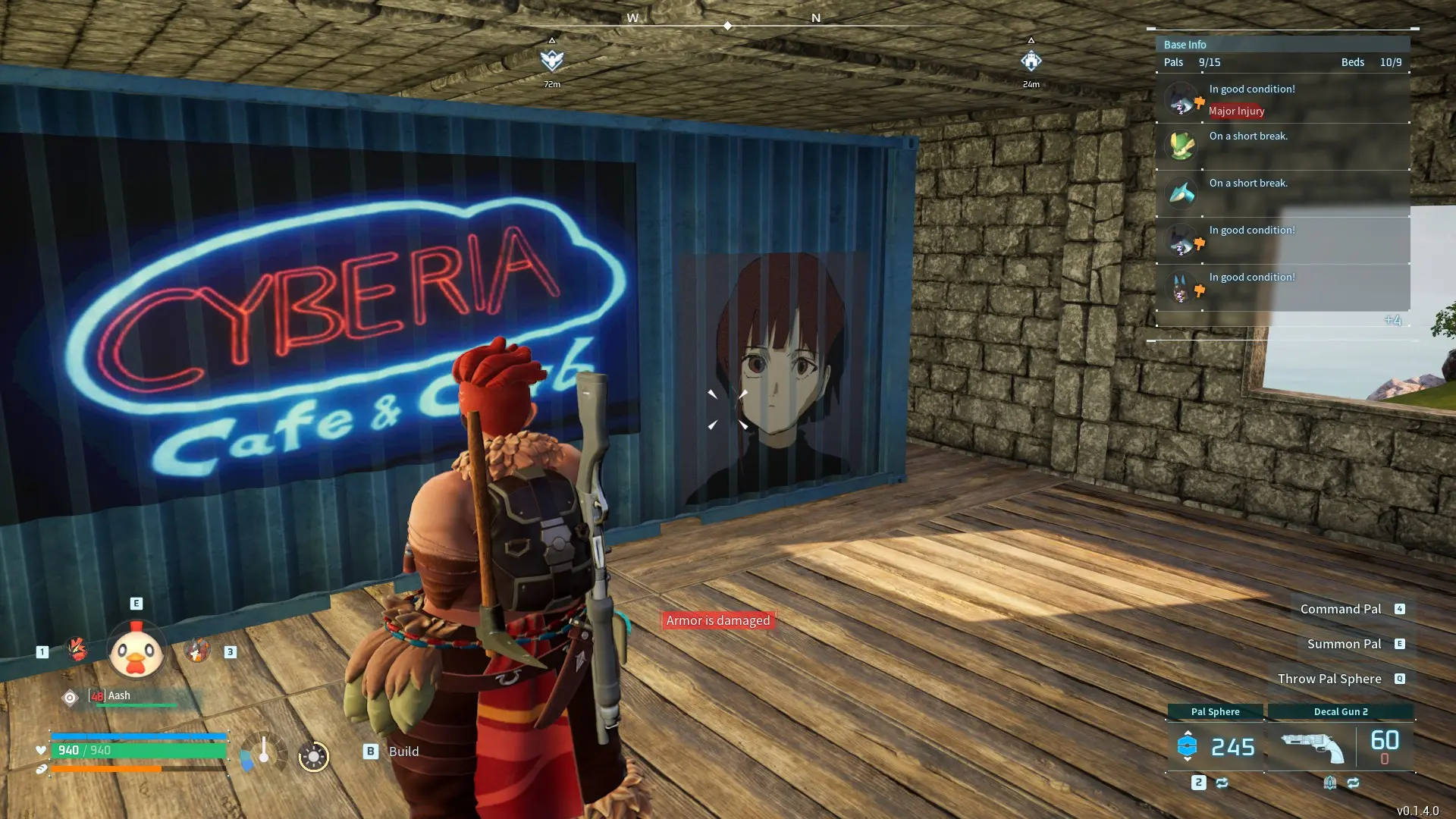
Task: Click the time of day sun icon
Action: 313,756
